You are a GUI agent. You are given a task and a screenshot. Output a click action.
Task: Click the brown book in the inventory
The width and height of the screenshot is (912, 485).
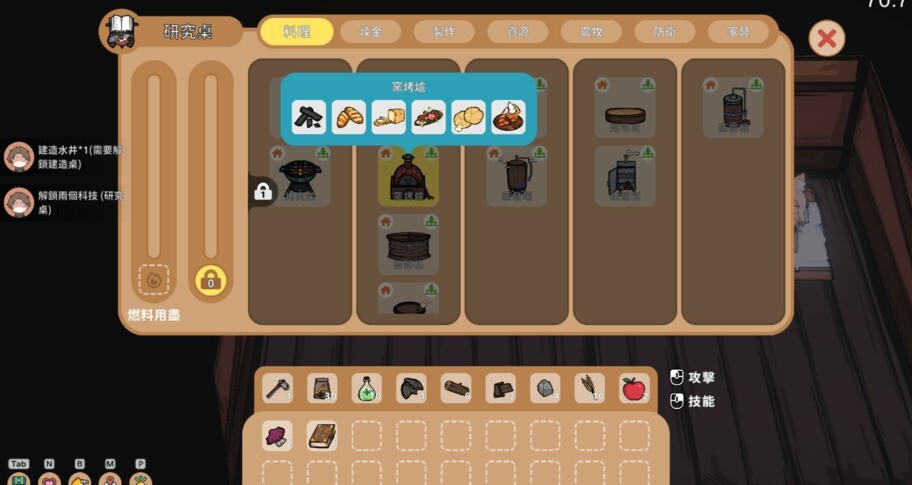(322, 435)
